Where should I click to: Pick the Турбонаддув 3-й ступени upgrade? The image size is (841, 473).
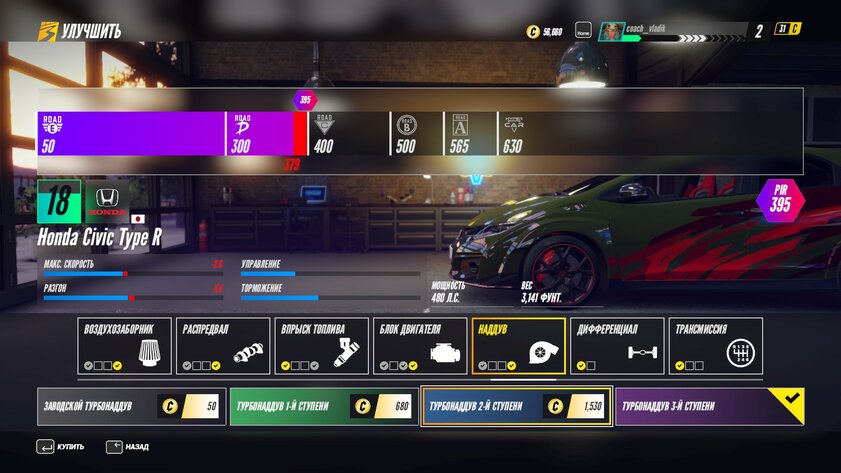pos(709,407)
